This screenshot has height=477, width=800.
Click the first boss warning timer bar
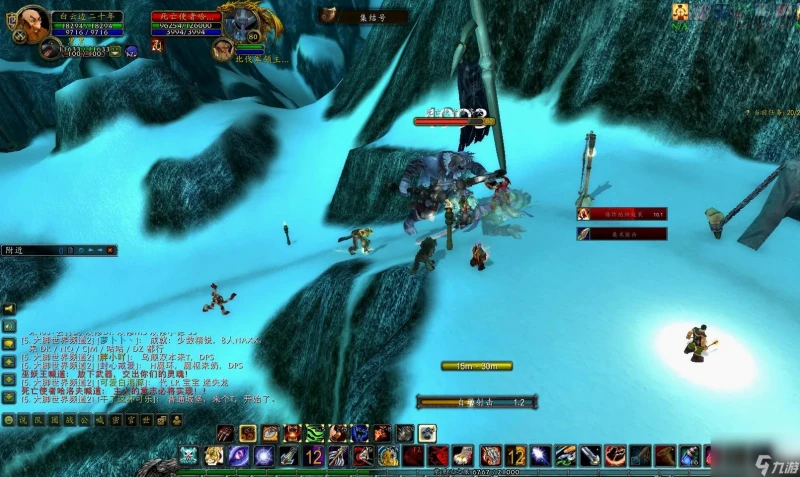(621, 213)
